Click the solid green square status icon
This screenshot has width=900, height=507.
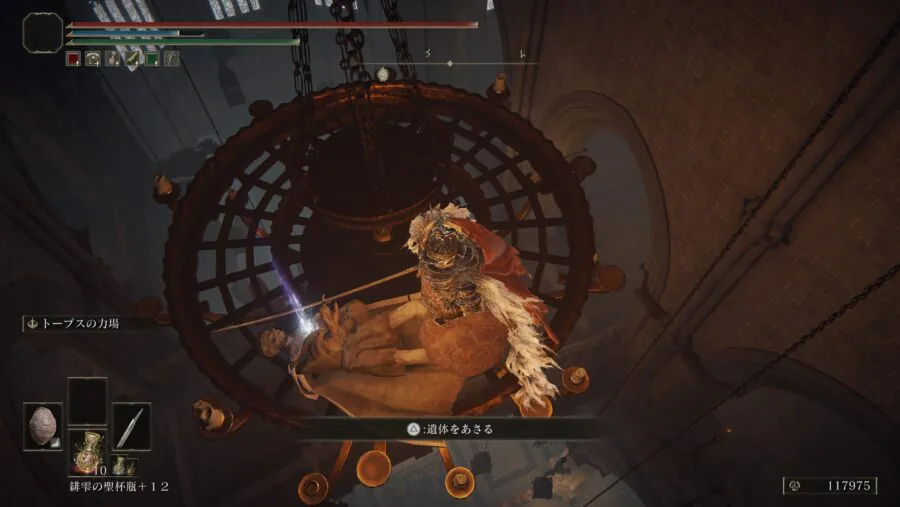[x=152, y=59]
